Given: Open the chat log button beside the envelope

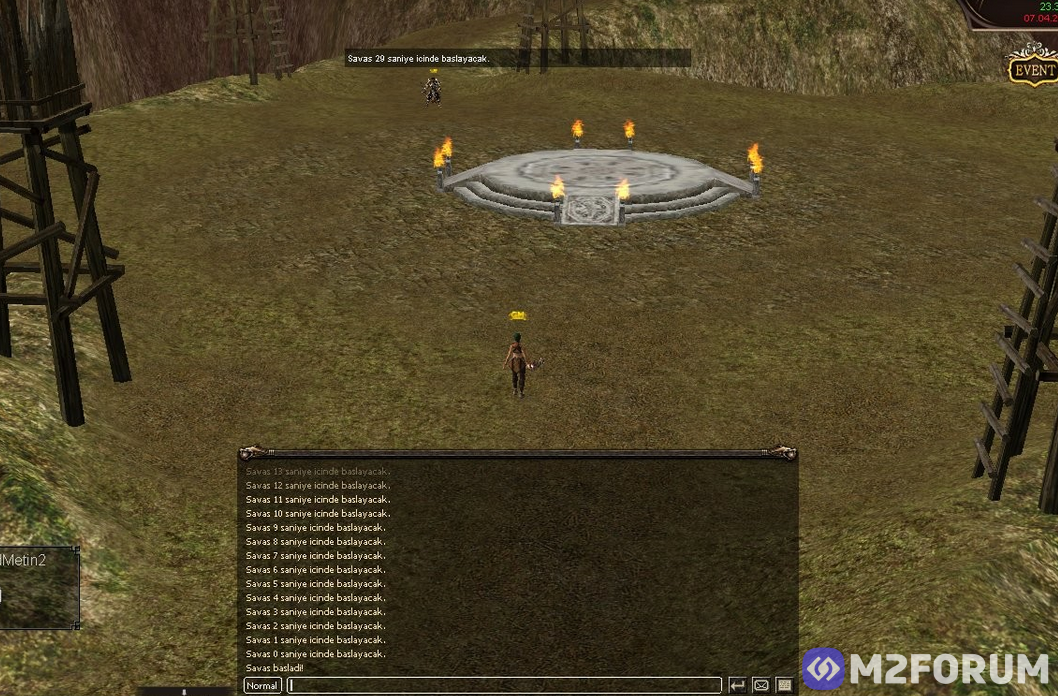Looking at the screenshot, I should [x=785, y=686].
